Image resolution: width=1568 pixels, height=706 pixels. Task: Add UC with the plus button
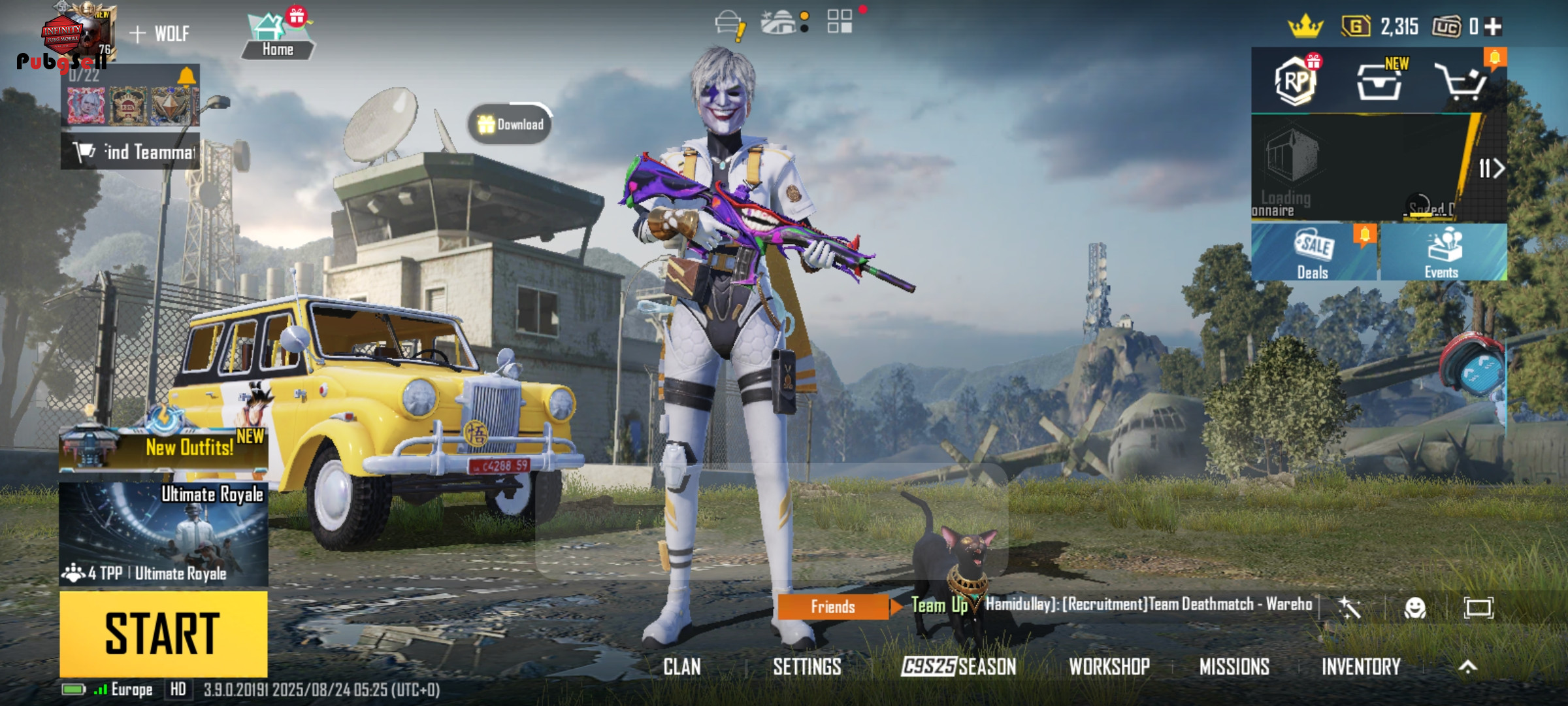[x=1493, y=27]
